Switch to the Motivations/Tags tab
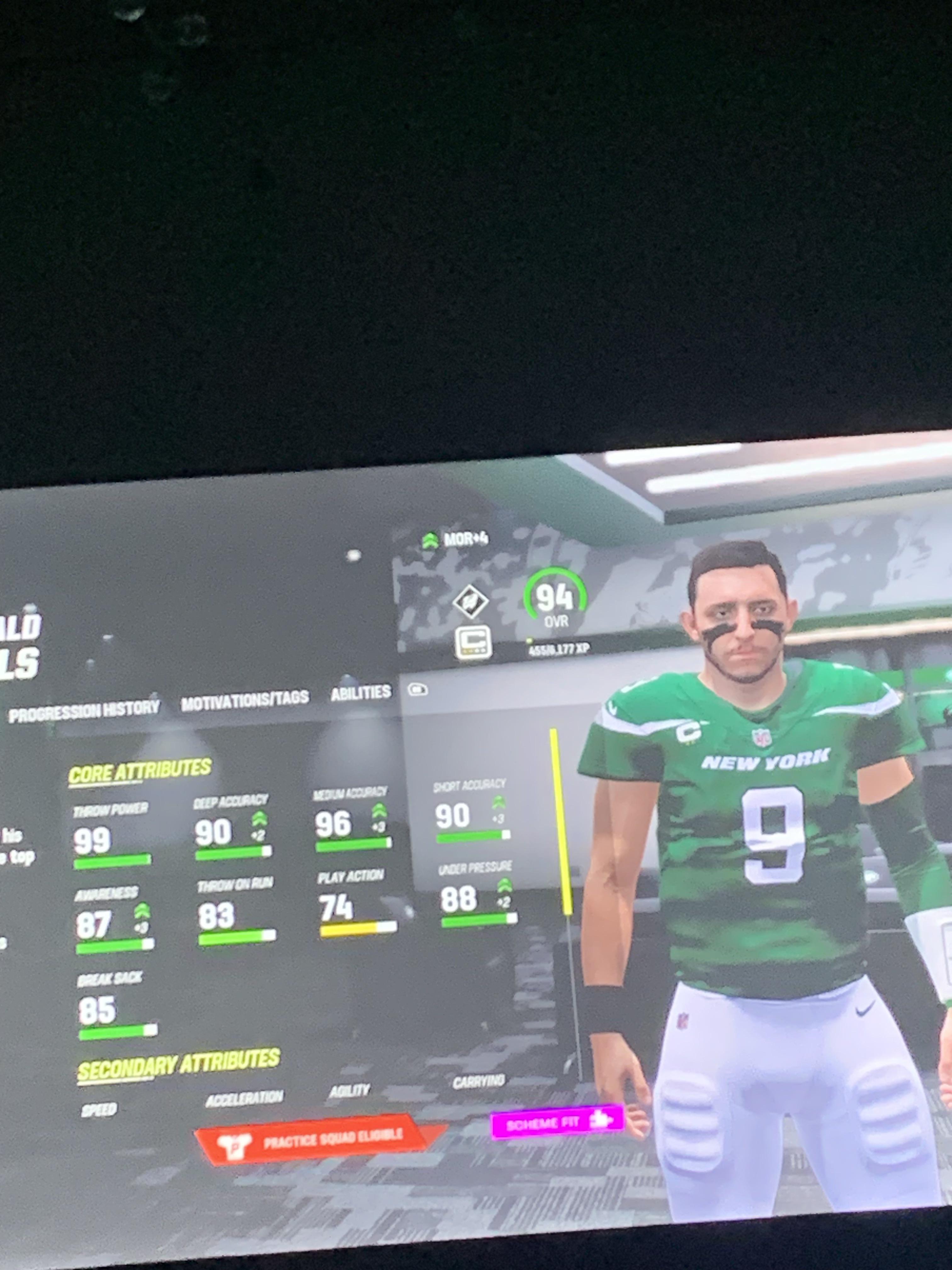 click(246, 701)
